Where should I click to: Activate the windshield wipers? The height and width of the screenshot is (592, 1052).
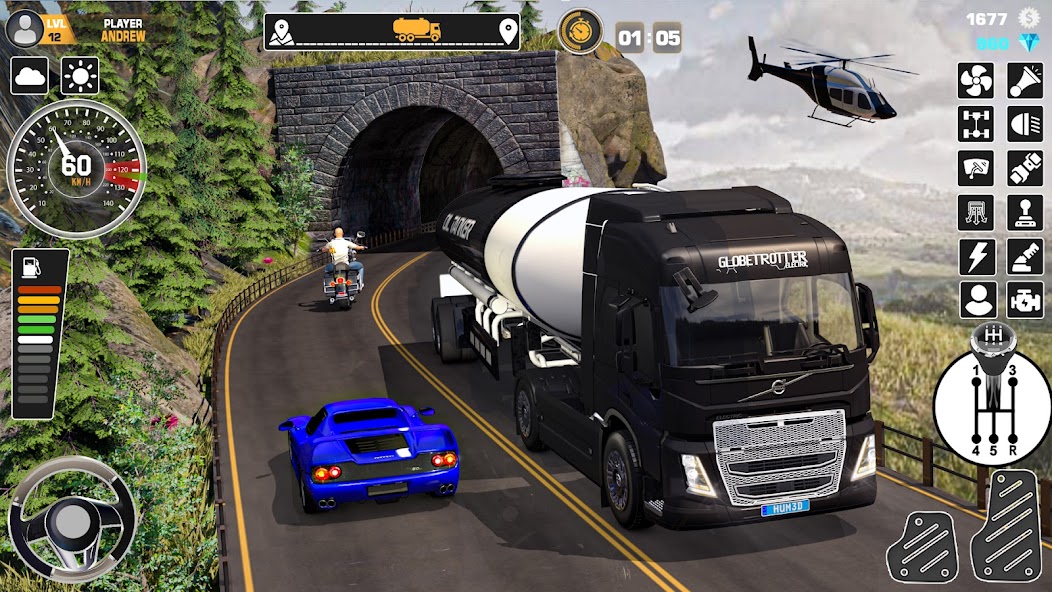click(976, 169)
